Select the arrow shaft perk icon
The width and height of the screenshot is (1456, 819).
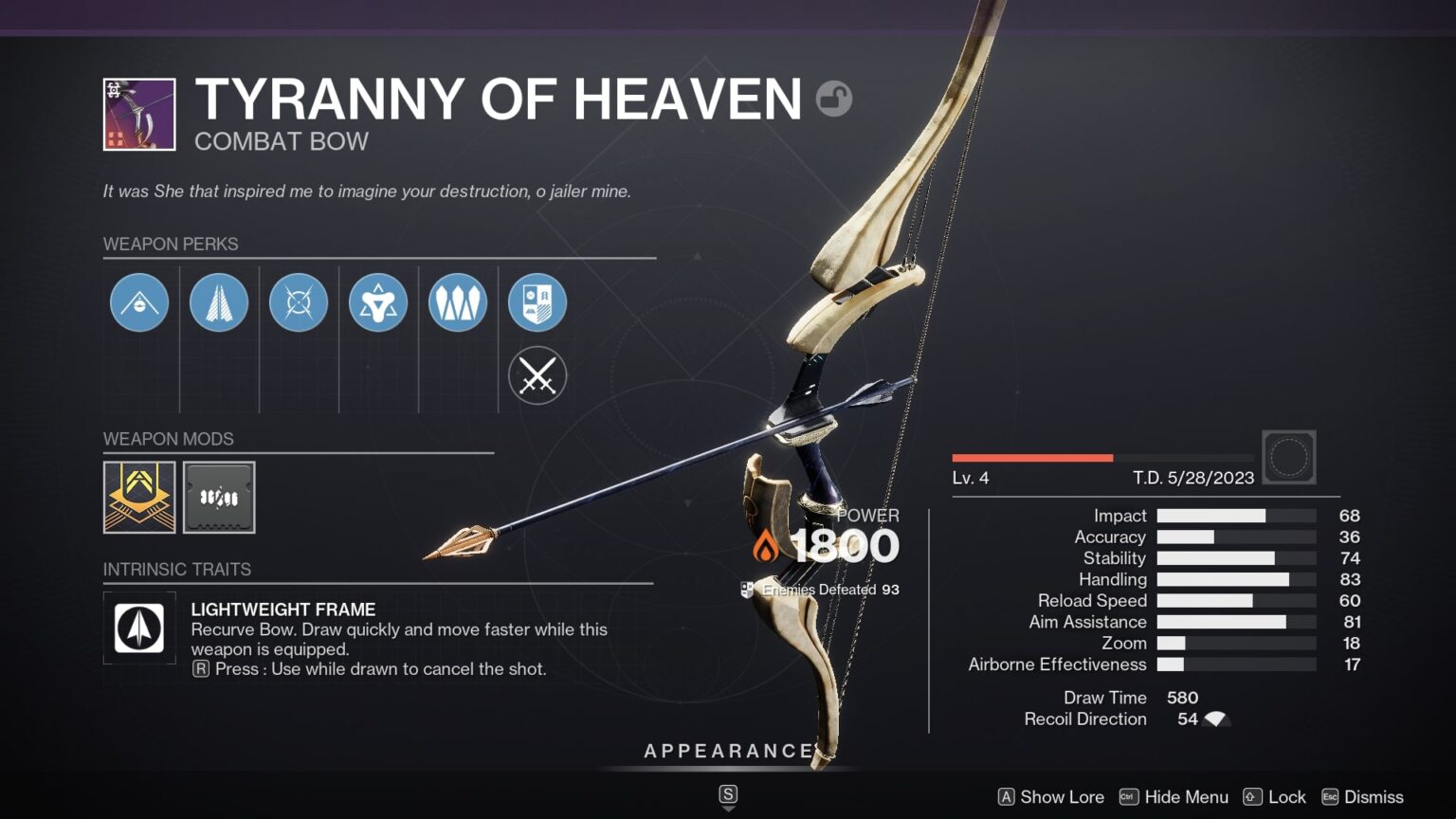pyautogui.click(x=219, y=301)
